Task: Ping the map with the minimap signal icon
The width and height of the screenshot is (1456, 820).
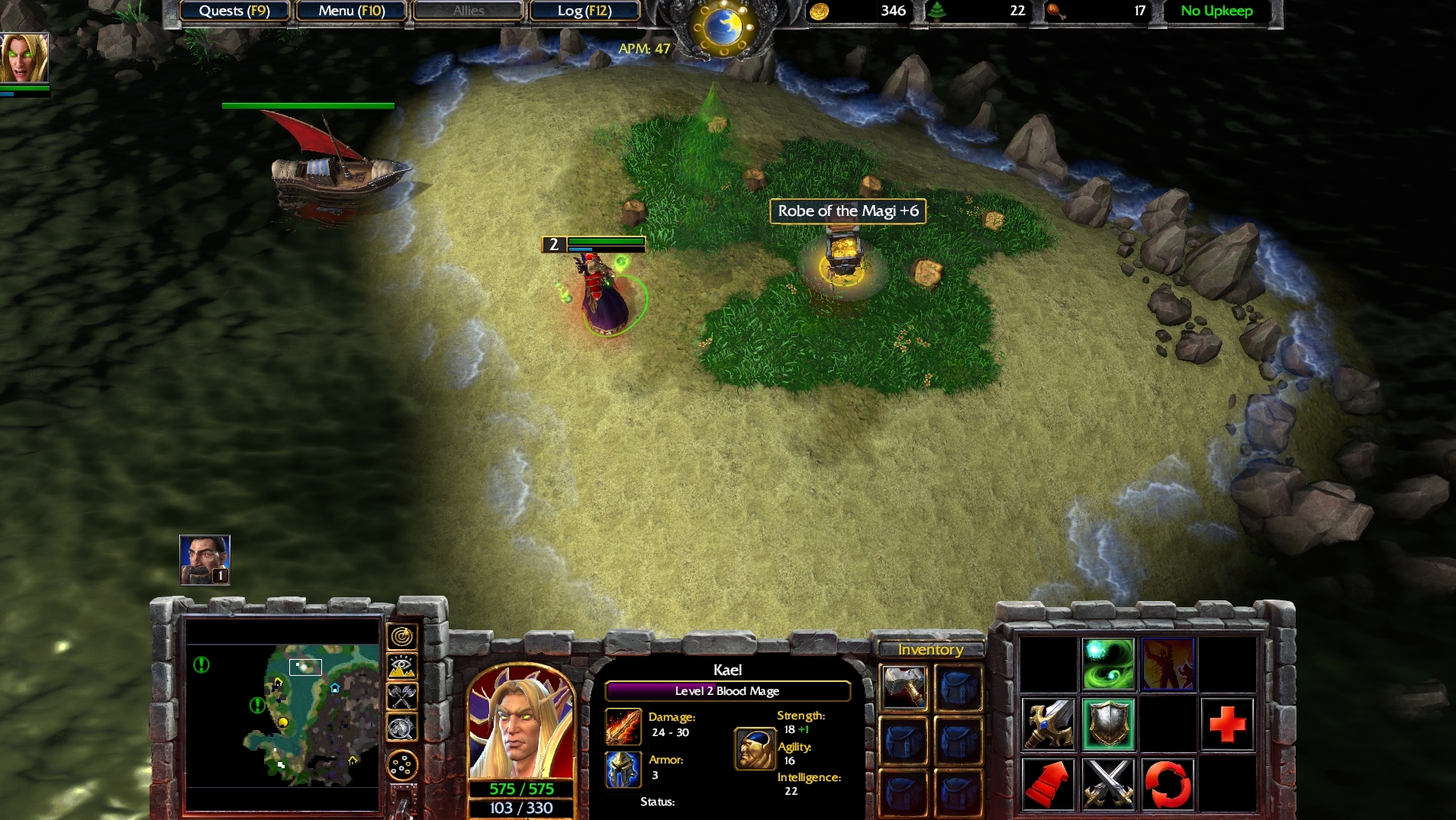Action: (404, 635)
